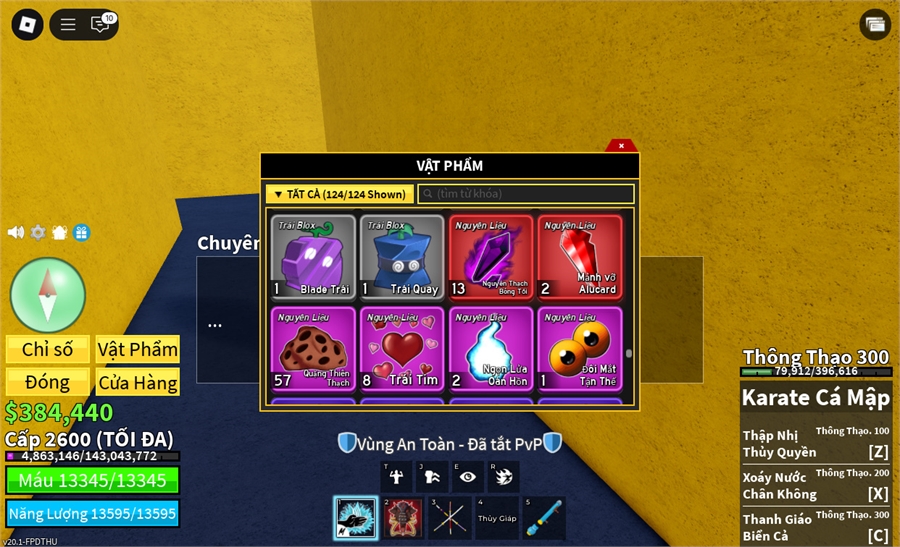The height and width of the screenshot is (547, 900).
Task: Equip the Thủy Giáp hotbar slot
Action: (498, 518)
